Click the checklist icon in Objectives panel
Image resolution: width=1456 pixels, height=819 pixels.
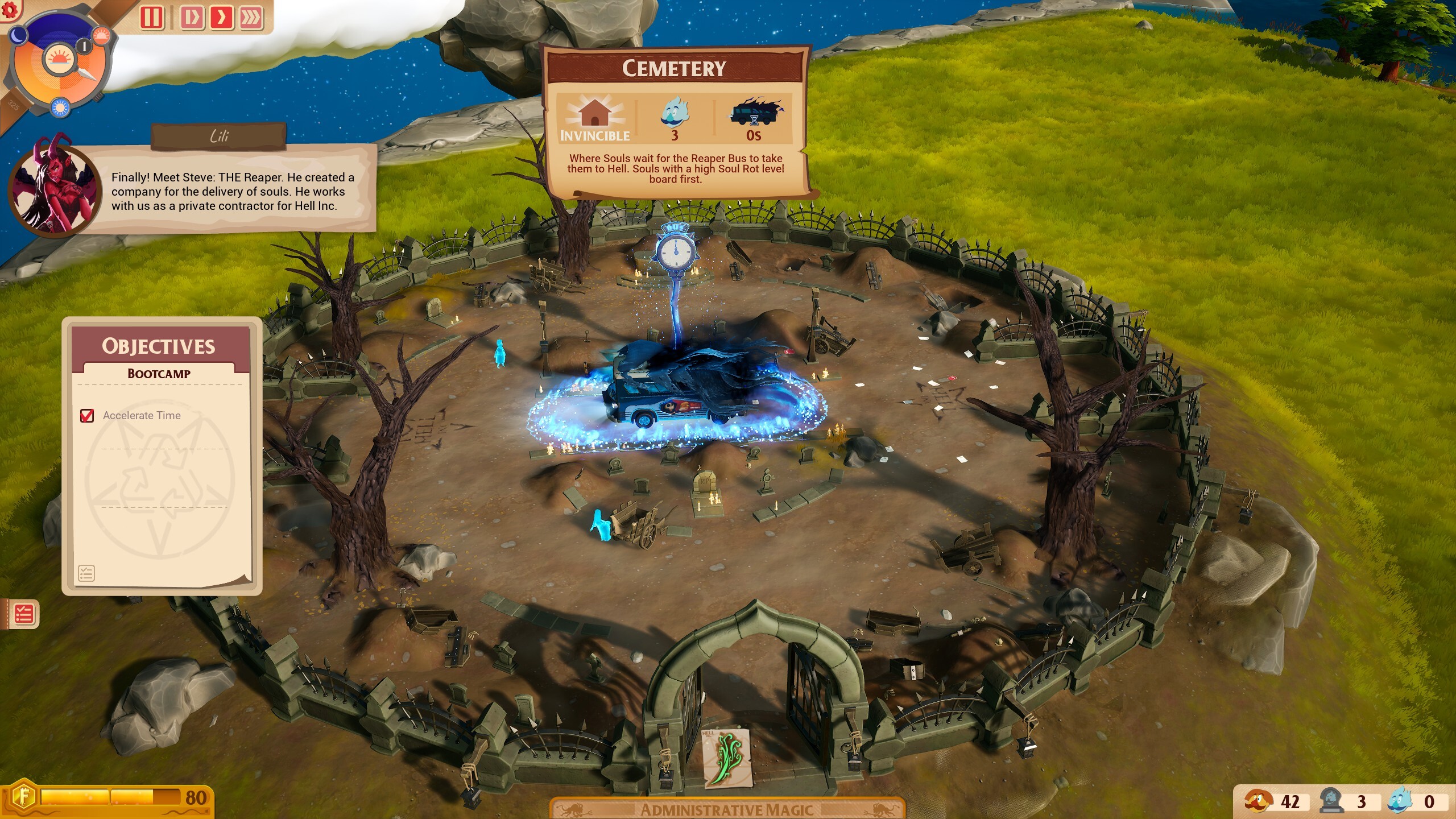(x=86, y=573)
